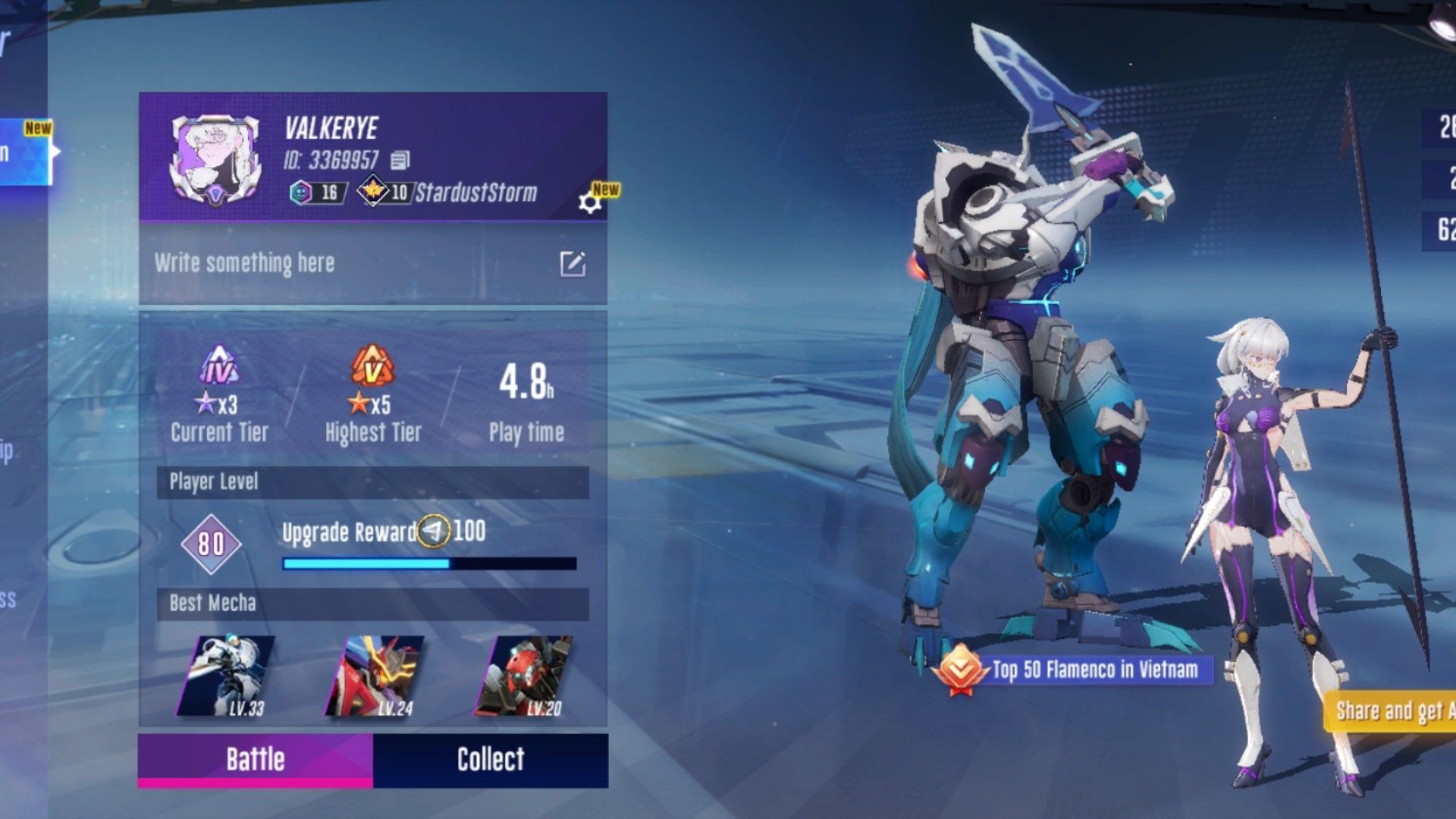Switch to the Battle tab

coord(255,759)
